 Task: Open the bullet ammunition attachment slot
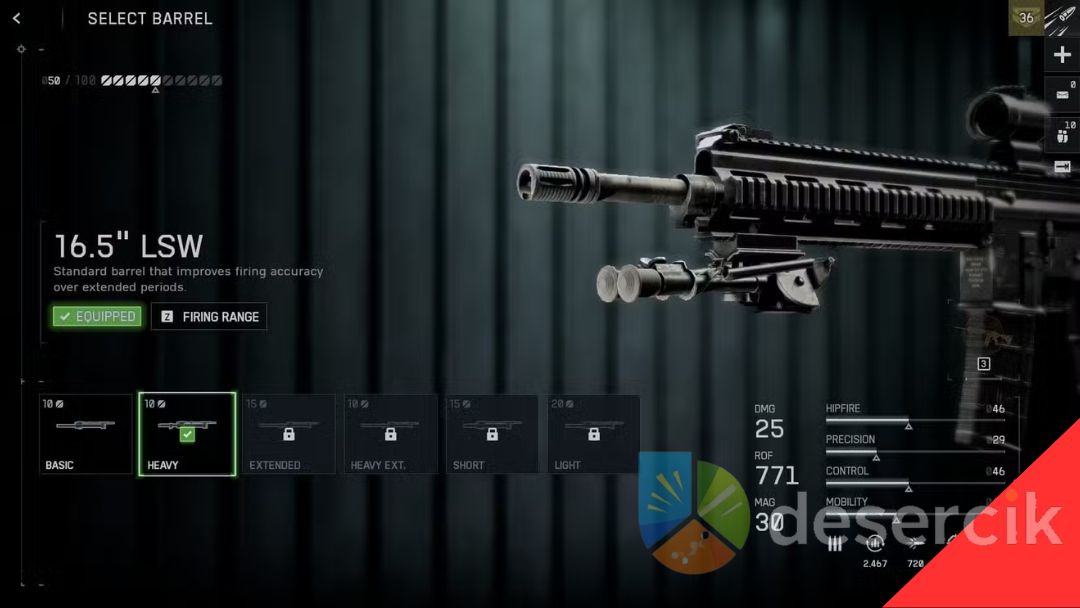click(x=1062, y=17)
